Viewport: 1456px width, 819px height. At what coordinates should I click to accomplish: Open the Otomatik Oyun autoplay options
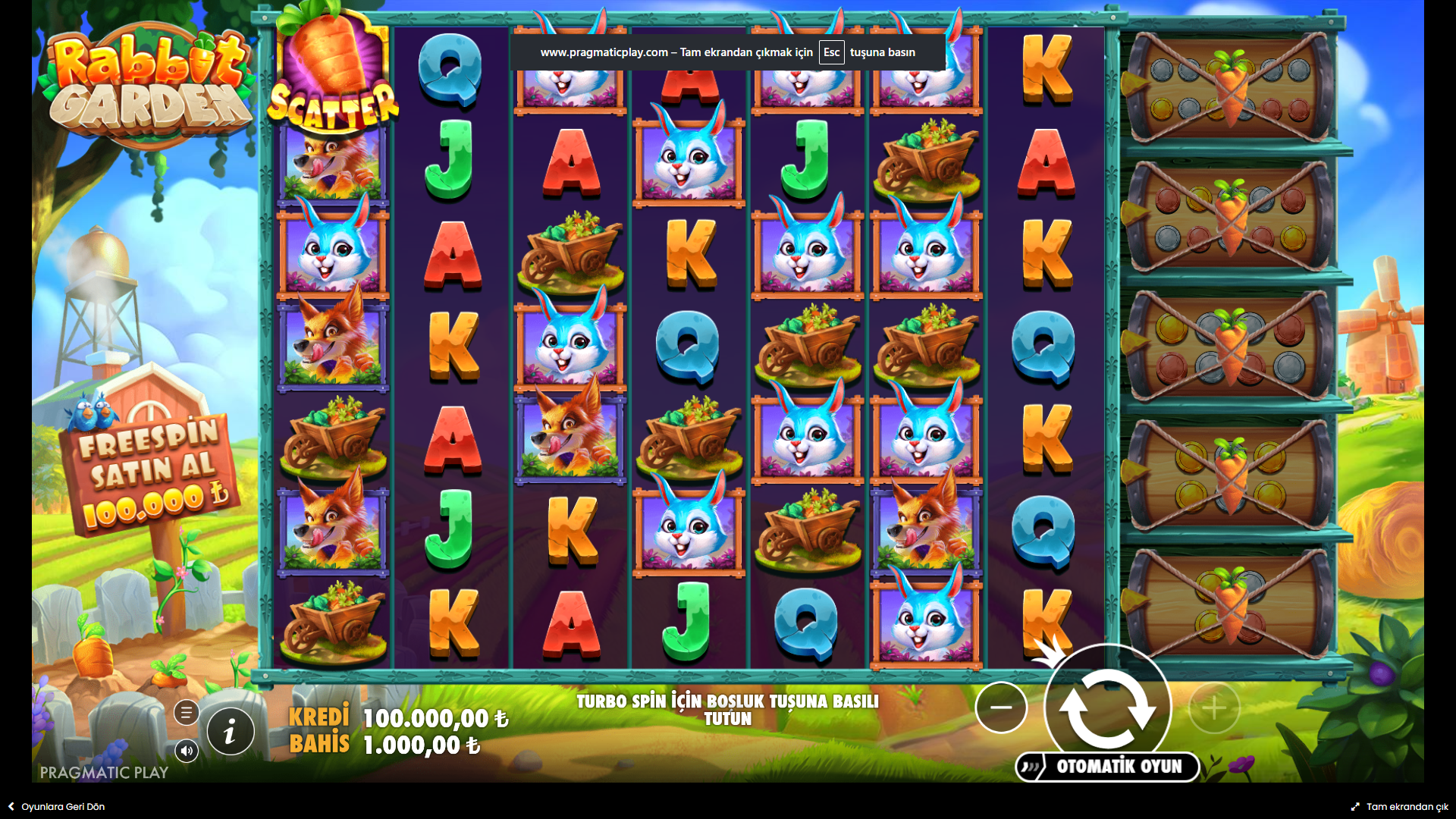click(x=1108, y=767)
